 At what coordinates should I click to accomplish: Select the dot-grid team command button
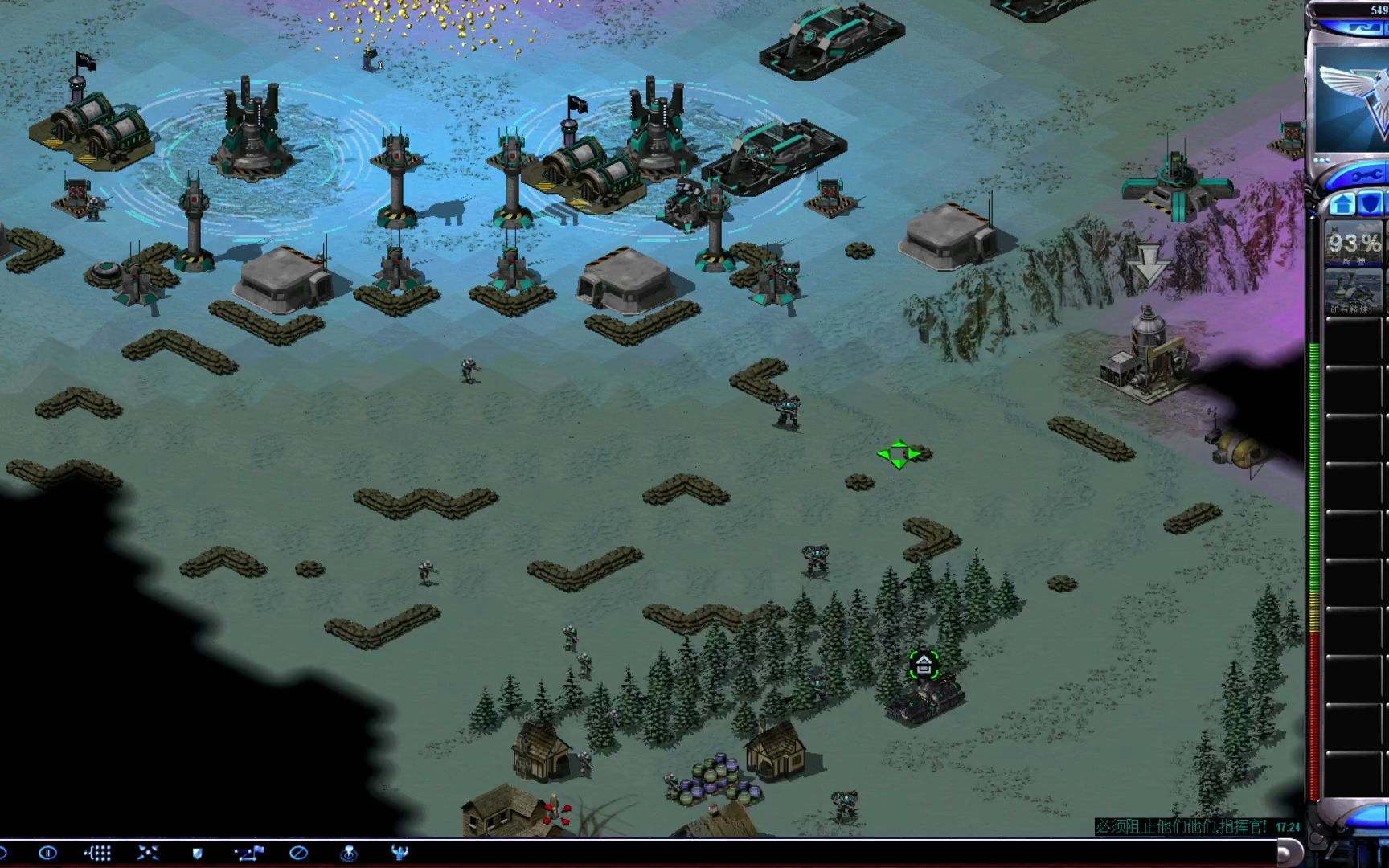coord(97,853)
